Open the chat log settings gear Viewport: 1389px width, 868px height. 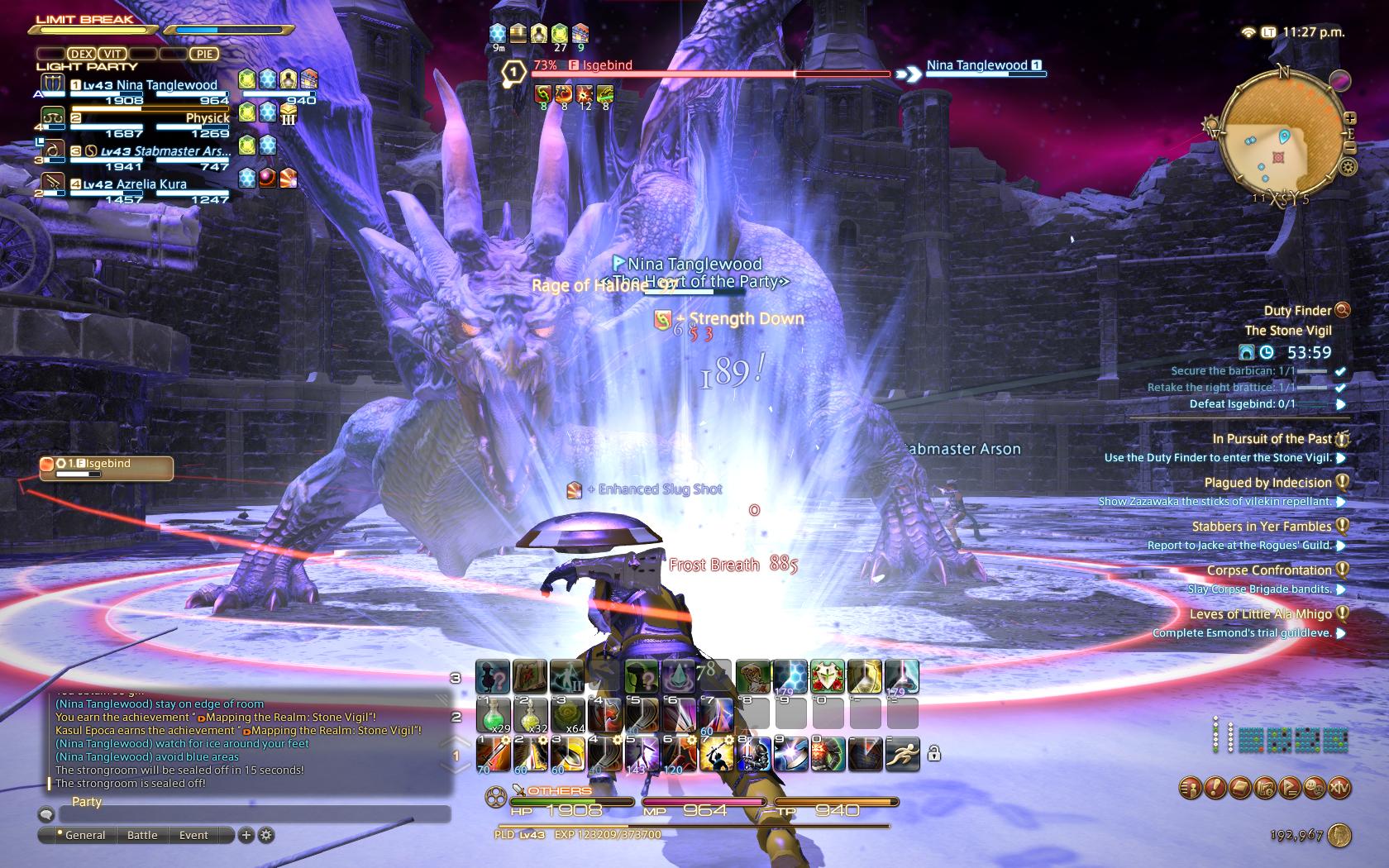tap(266, 835)
